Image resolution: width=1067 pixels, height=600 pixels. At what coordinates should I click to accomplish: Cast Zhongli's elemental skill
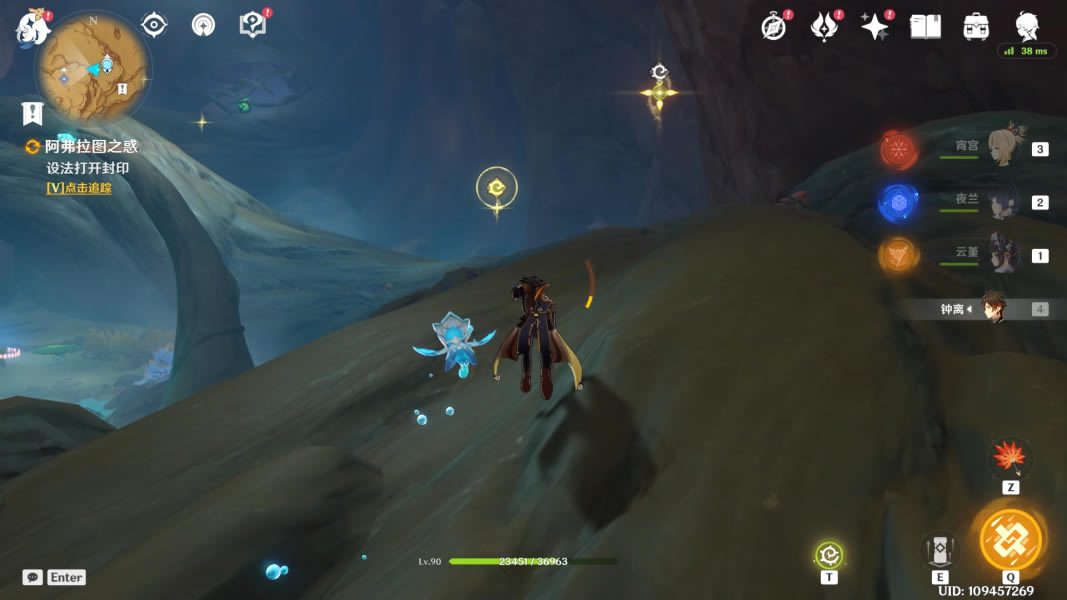[940, 549]
